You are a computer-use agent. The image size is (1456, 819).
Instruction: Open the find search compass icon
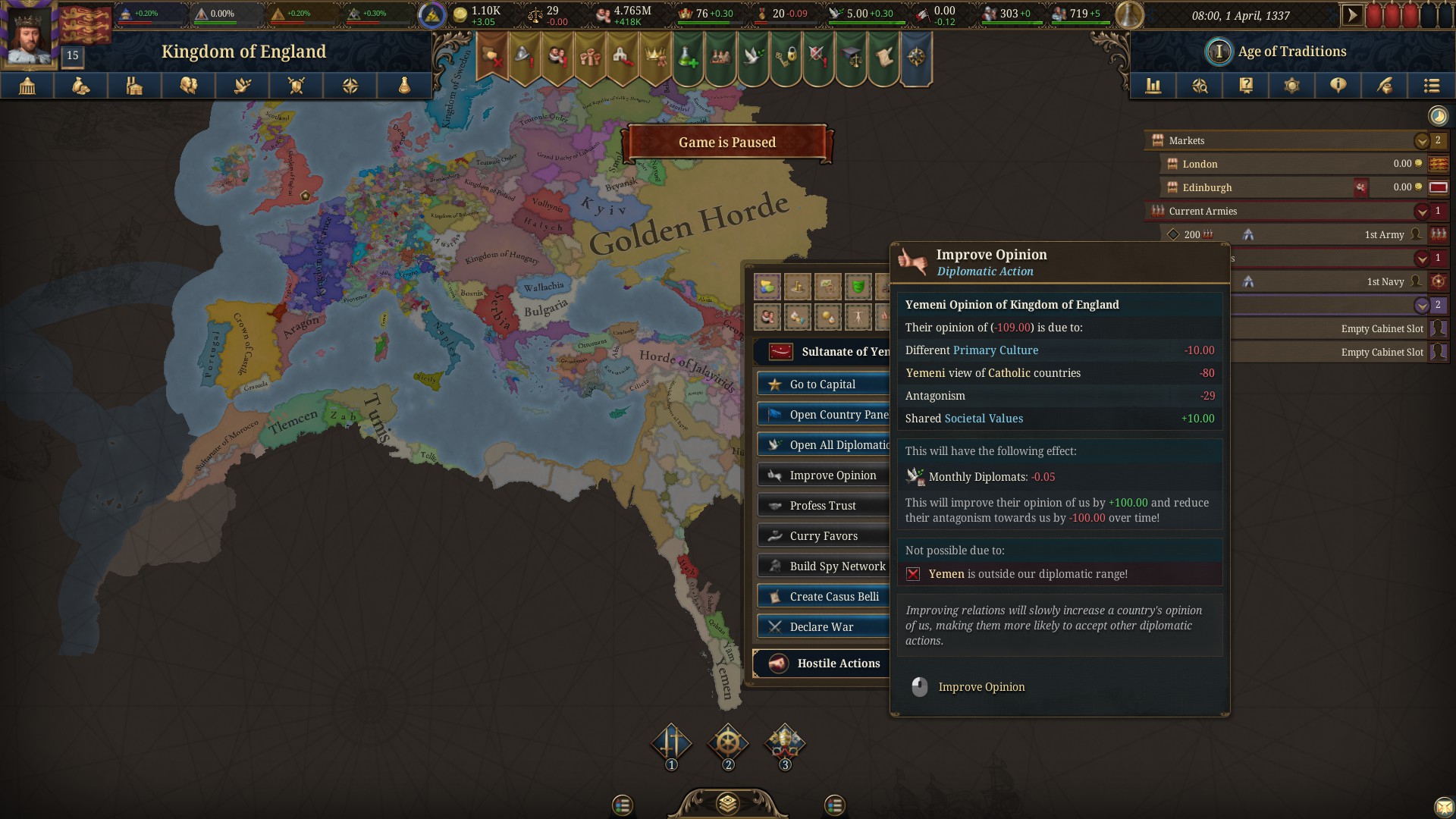click(x=1199, y=86)
